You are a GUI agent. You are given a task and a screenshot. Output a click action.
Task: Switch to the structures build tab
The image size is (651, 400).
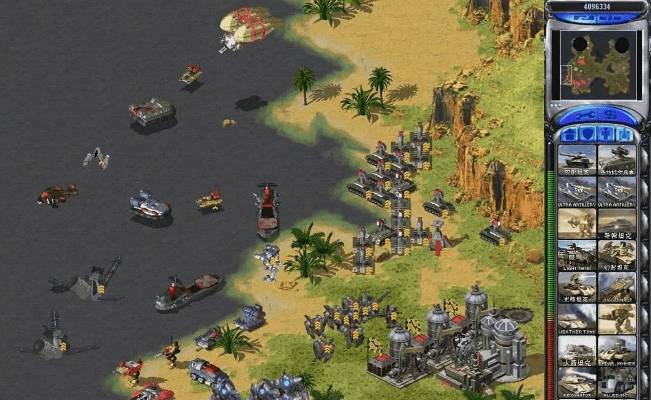click(x=569, y=134)
